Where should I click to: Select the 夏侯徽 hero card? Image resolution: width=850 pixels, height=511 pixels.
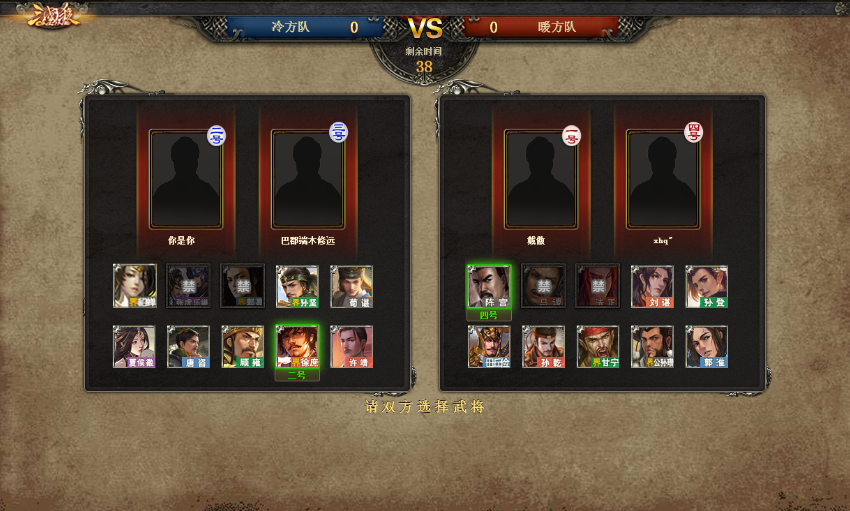click(x=134, y=346)
